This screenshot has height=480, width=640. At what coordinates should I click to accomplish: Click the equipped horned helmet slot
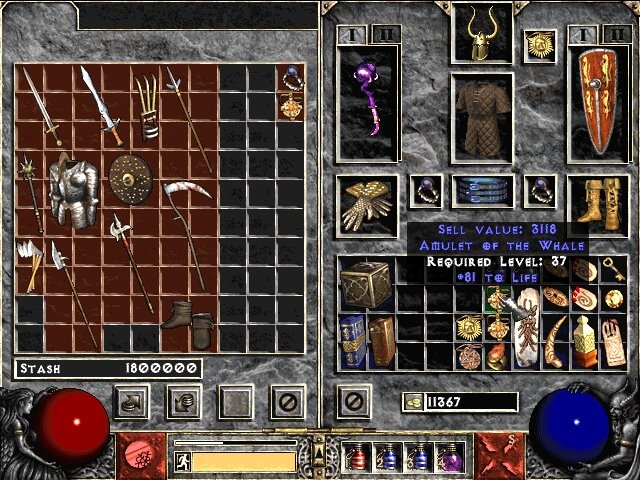(x=478, y=34)
